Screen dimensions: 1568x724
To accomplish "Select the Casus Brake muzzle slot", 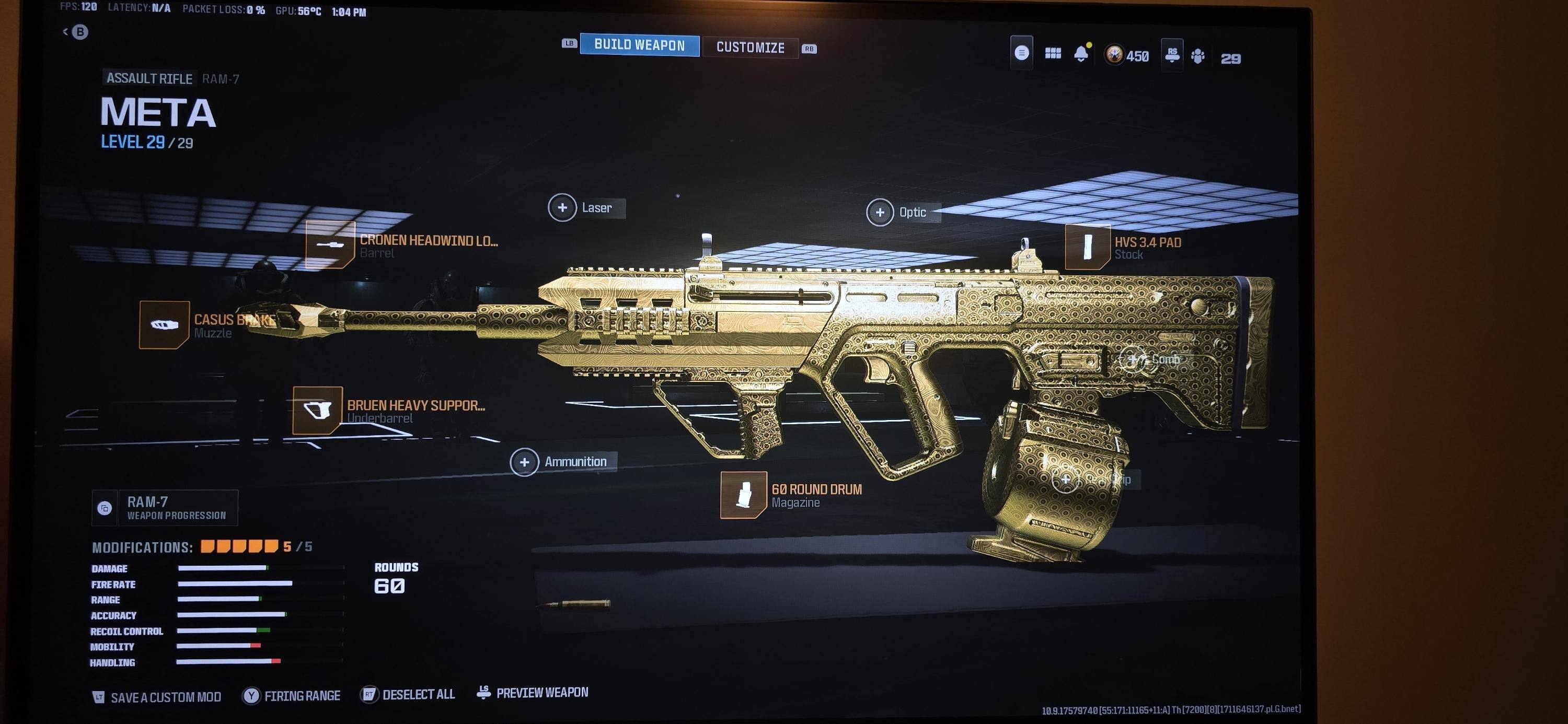I will coord(164,325).
